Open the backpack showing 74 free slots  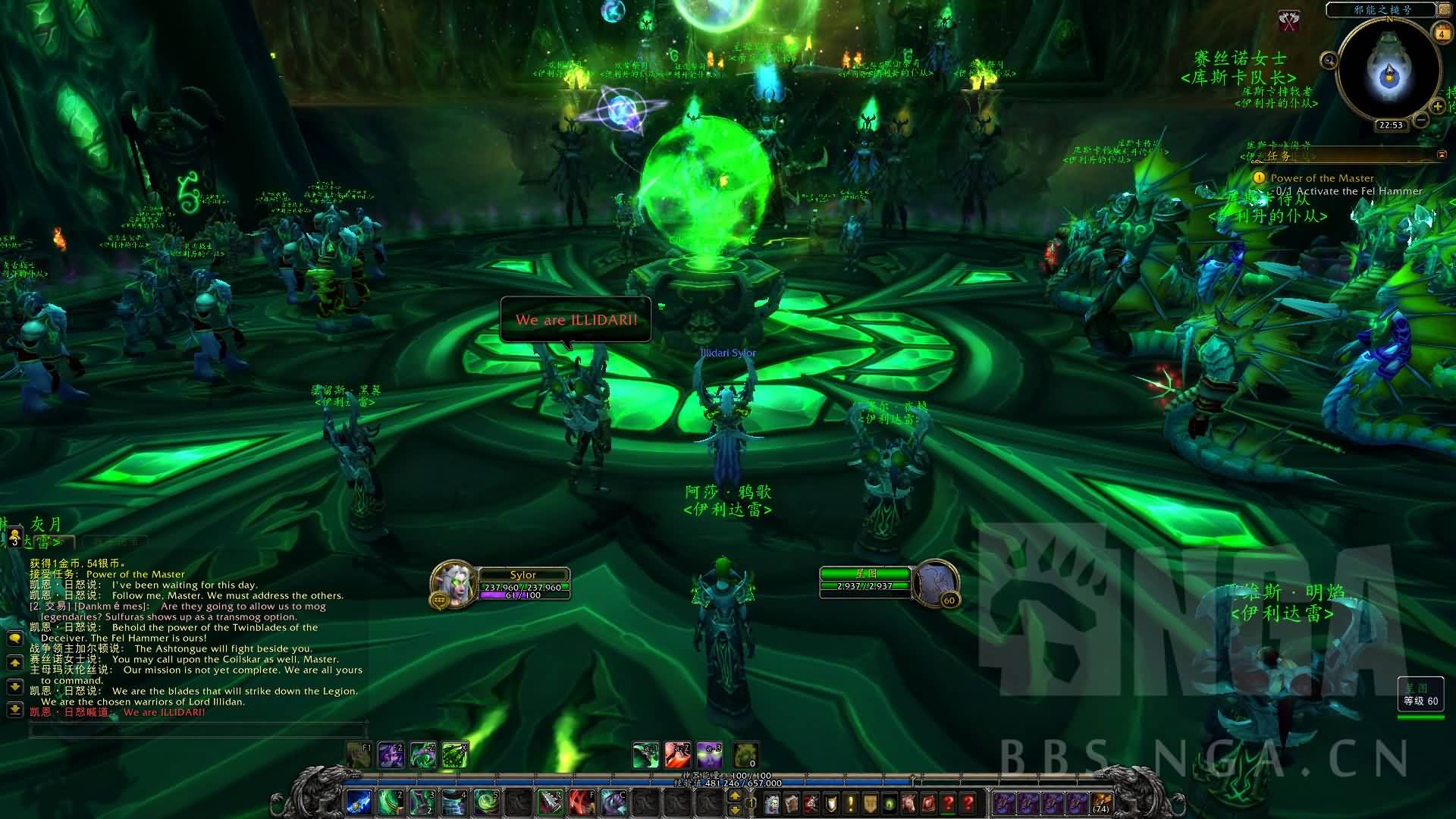click(1101, 802)
